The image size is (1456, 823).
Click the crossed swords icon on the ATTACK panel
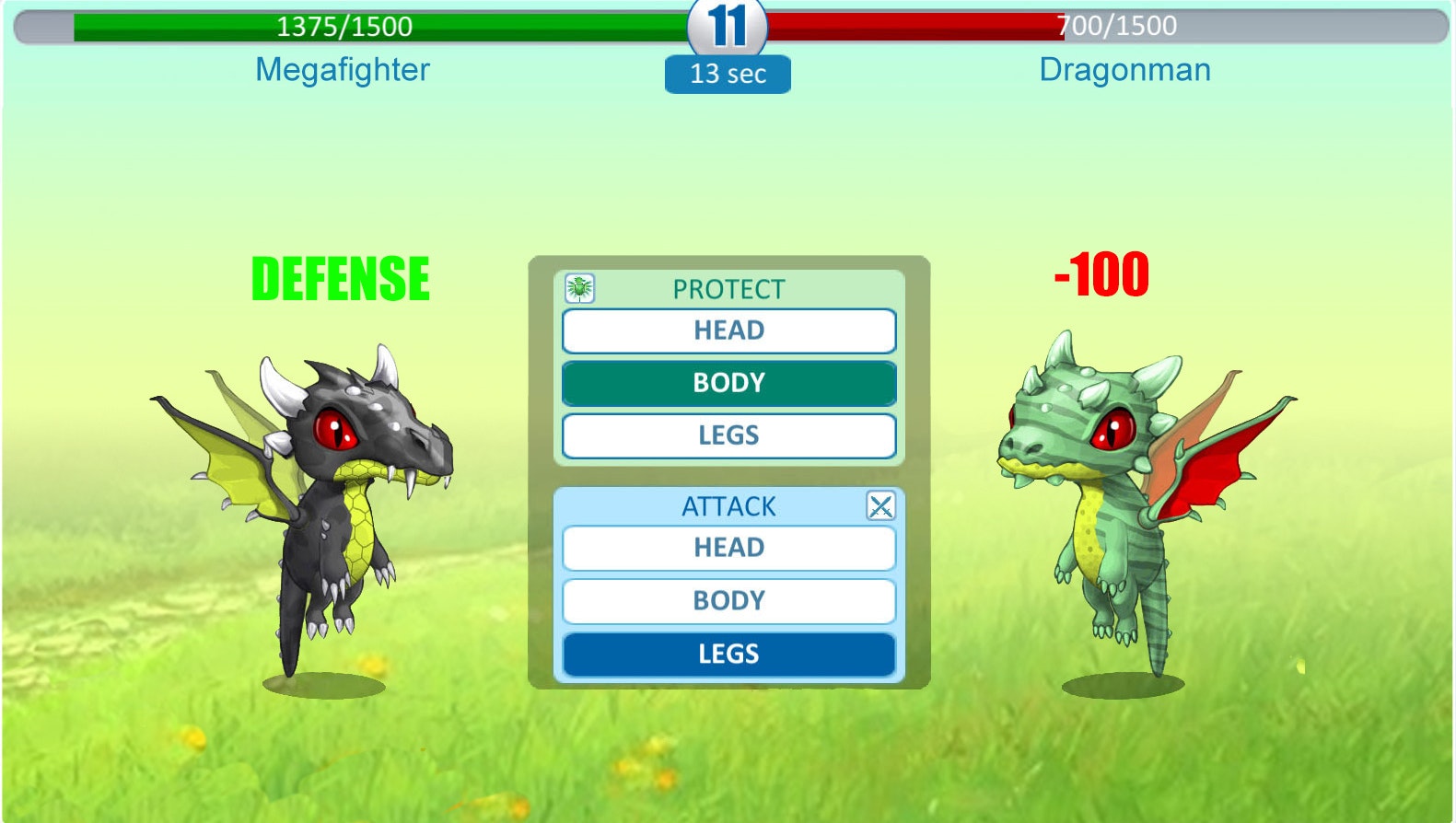pyautogui.click(x=880, y=505)
